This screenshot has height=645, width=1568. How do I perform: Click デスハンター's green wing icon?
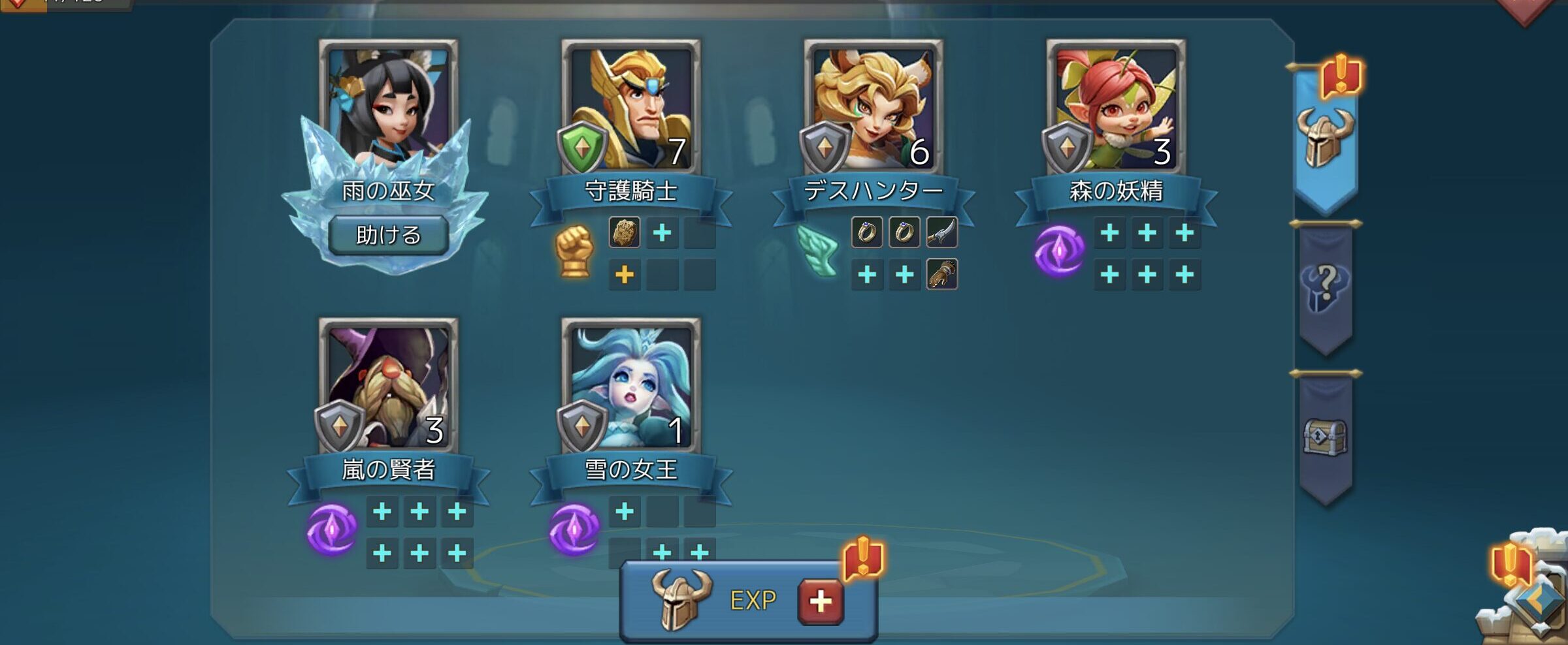tap(817, 251)
